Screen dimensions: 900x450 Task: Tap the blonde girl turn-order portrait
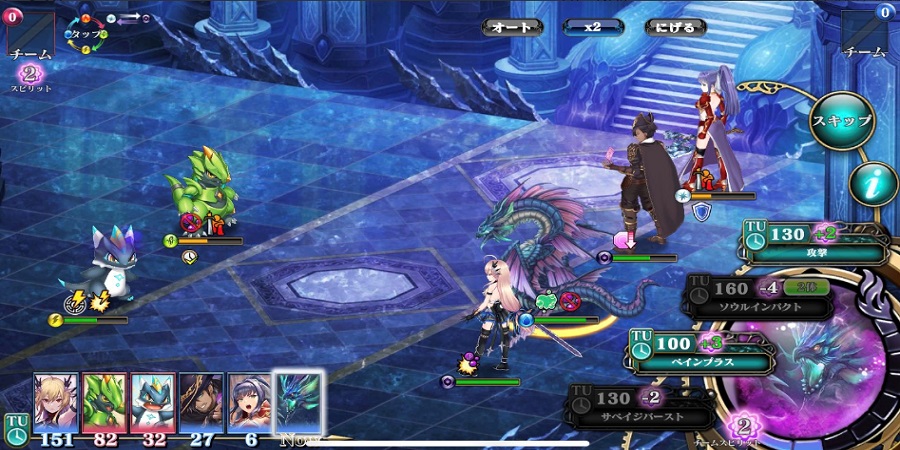pyautogui.click(x=55, y=402)
